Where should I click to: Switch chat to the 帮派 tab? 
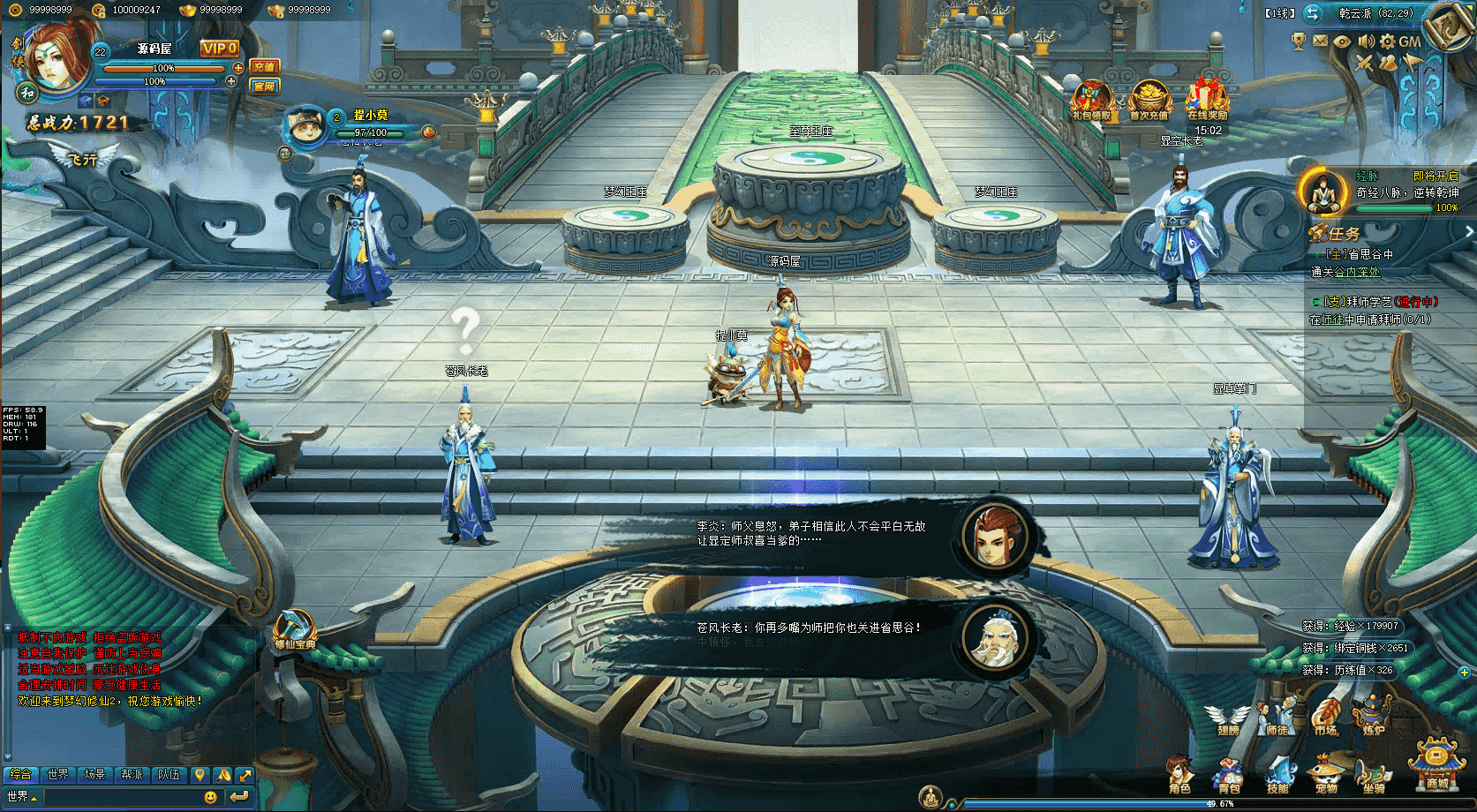pos(132,774)
